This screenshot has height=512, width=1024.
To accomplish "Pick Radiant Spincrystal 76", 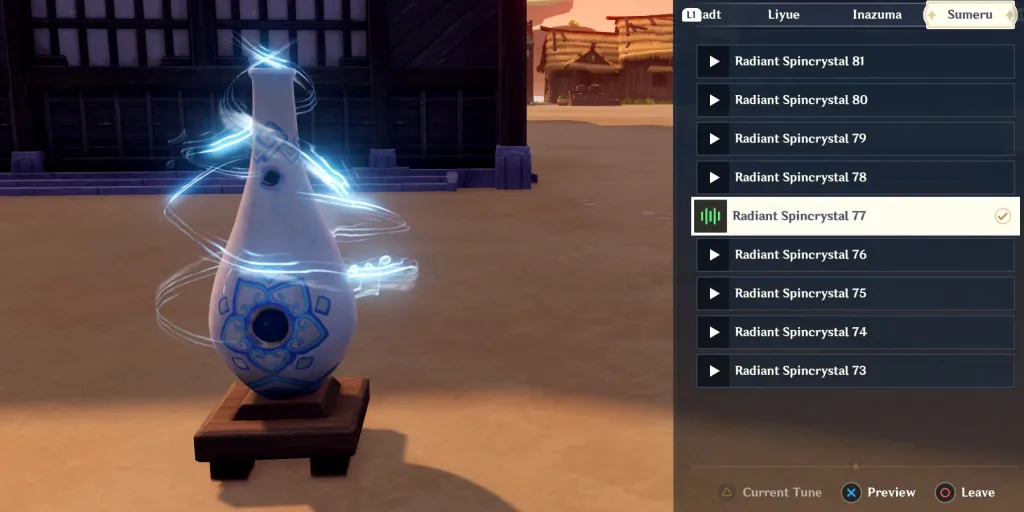I will pyautogui.click(x=855, y=255).
